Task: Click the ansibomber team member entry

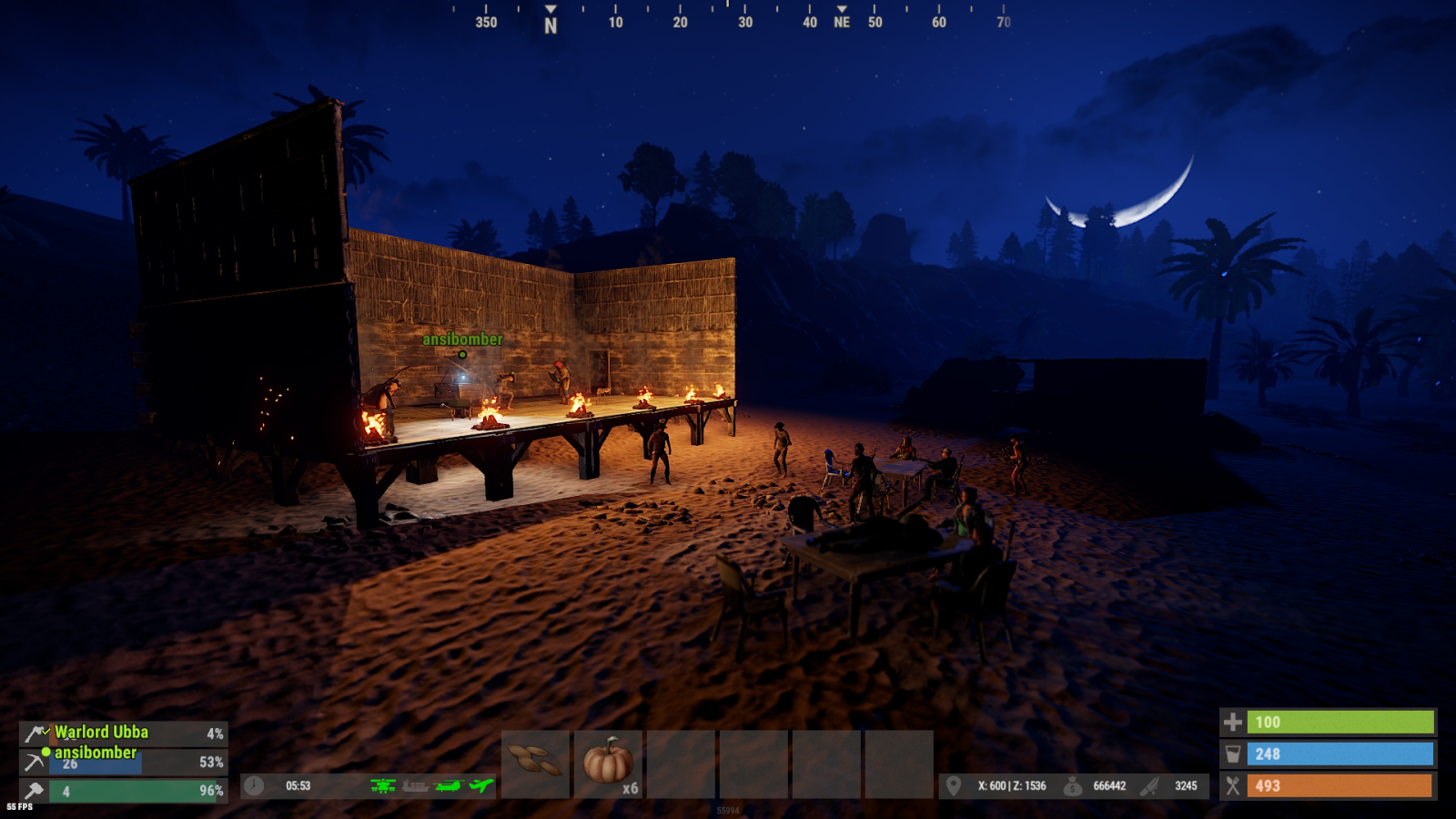Action: (x=96, y=753)
